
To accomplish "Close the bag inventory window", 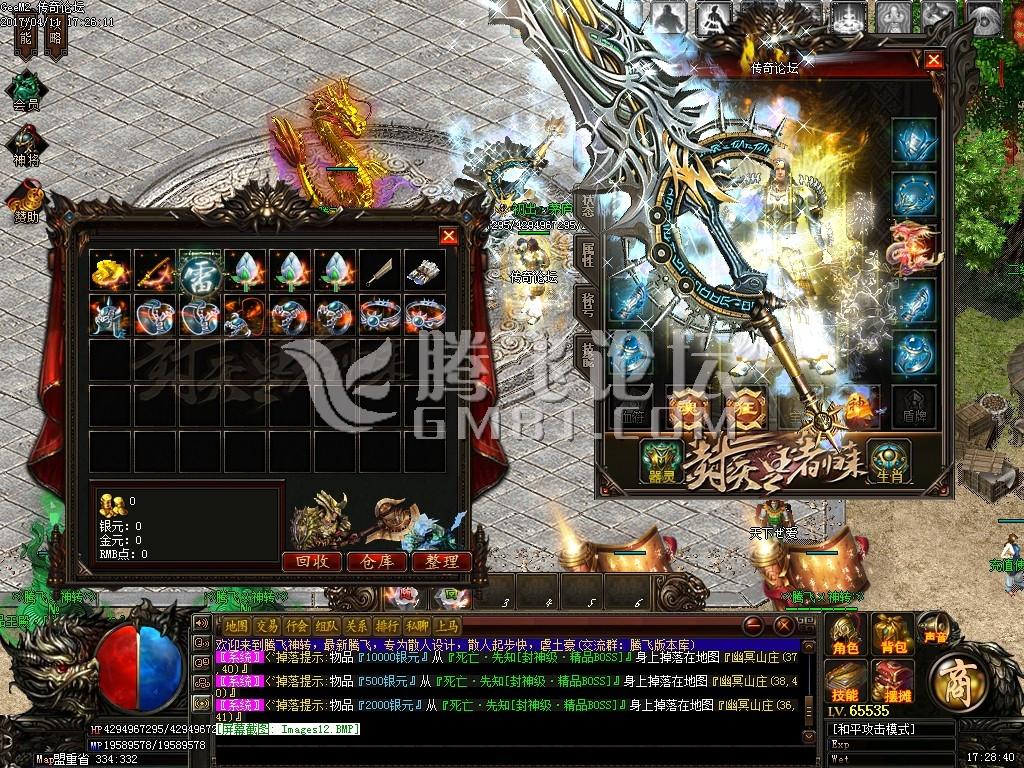I will point(449,236).
